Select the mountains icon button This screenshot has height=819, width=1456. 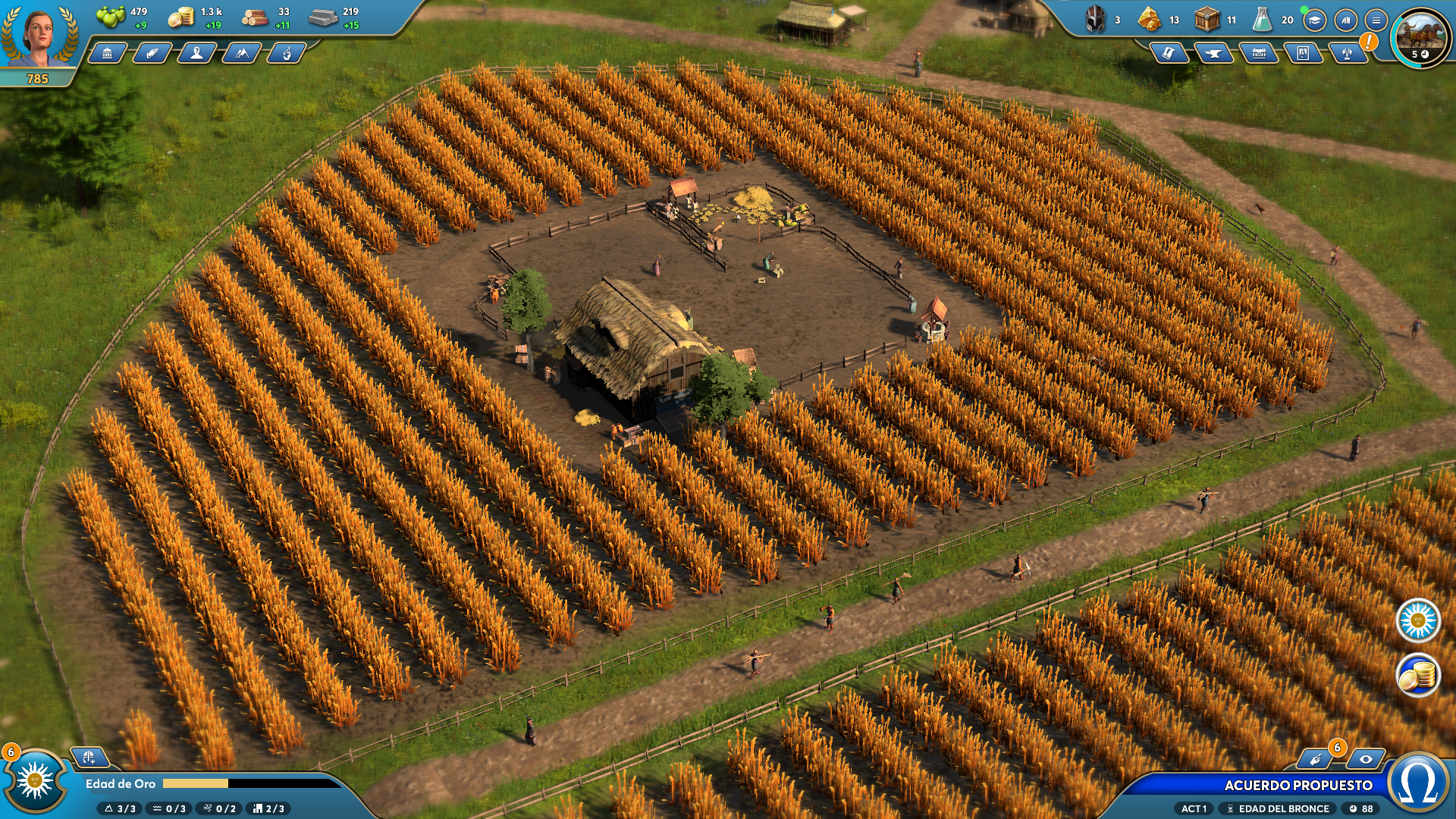pos(241,53)
